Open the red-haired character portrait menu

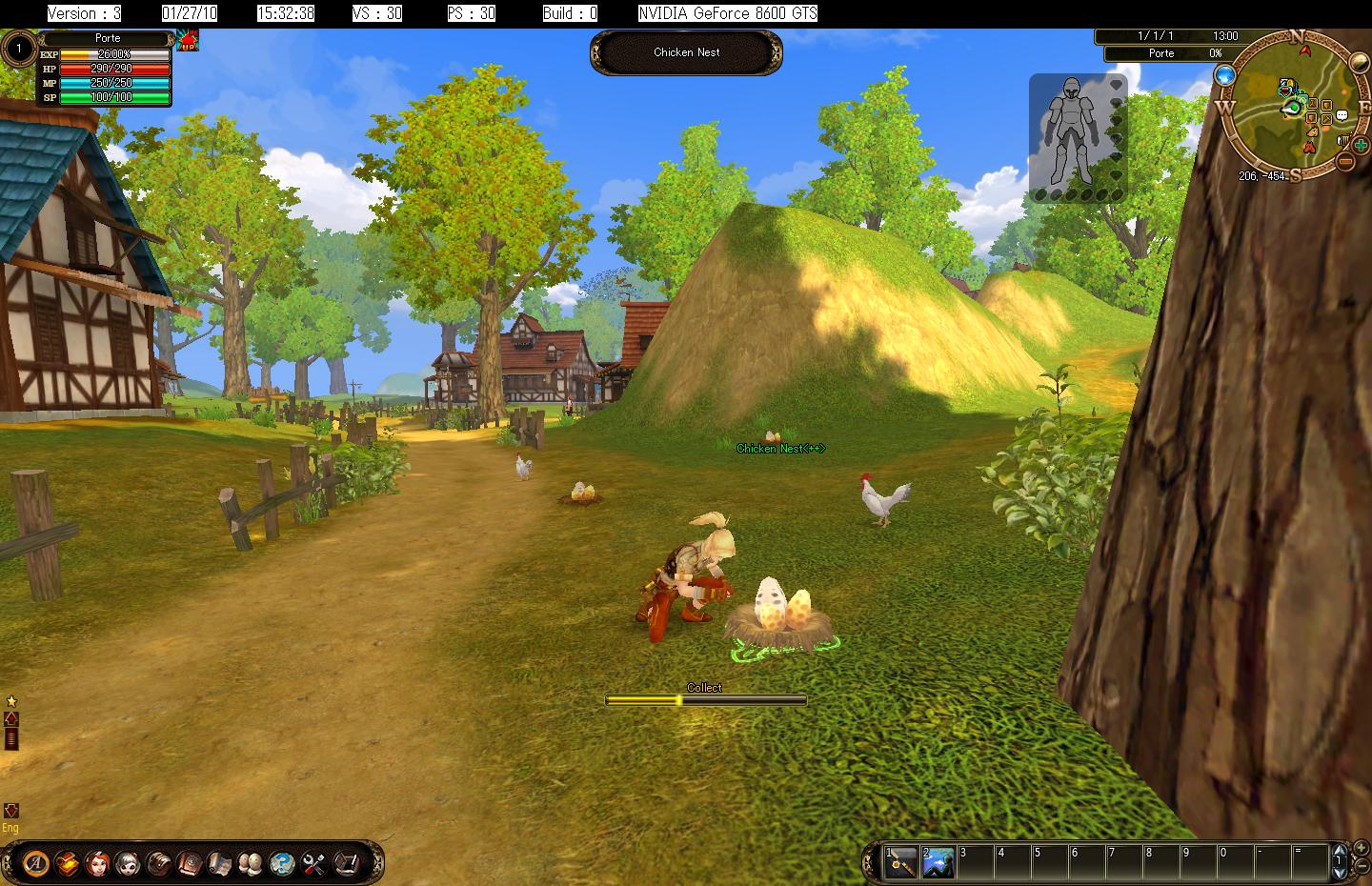[x=97, y=863]
